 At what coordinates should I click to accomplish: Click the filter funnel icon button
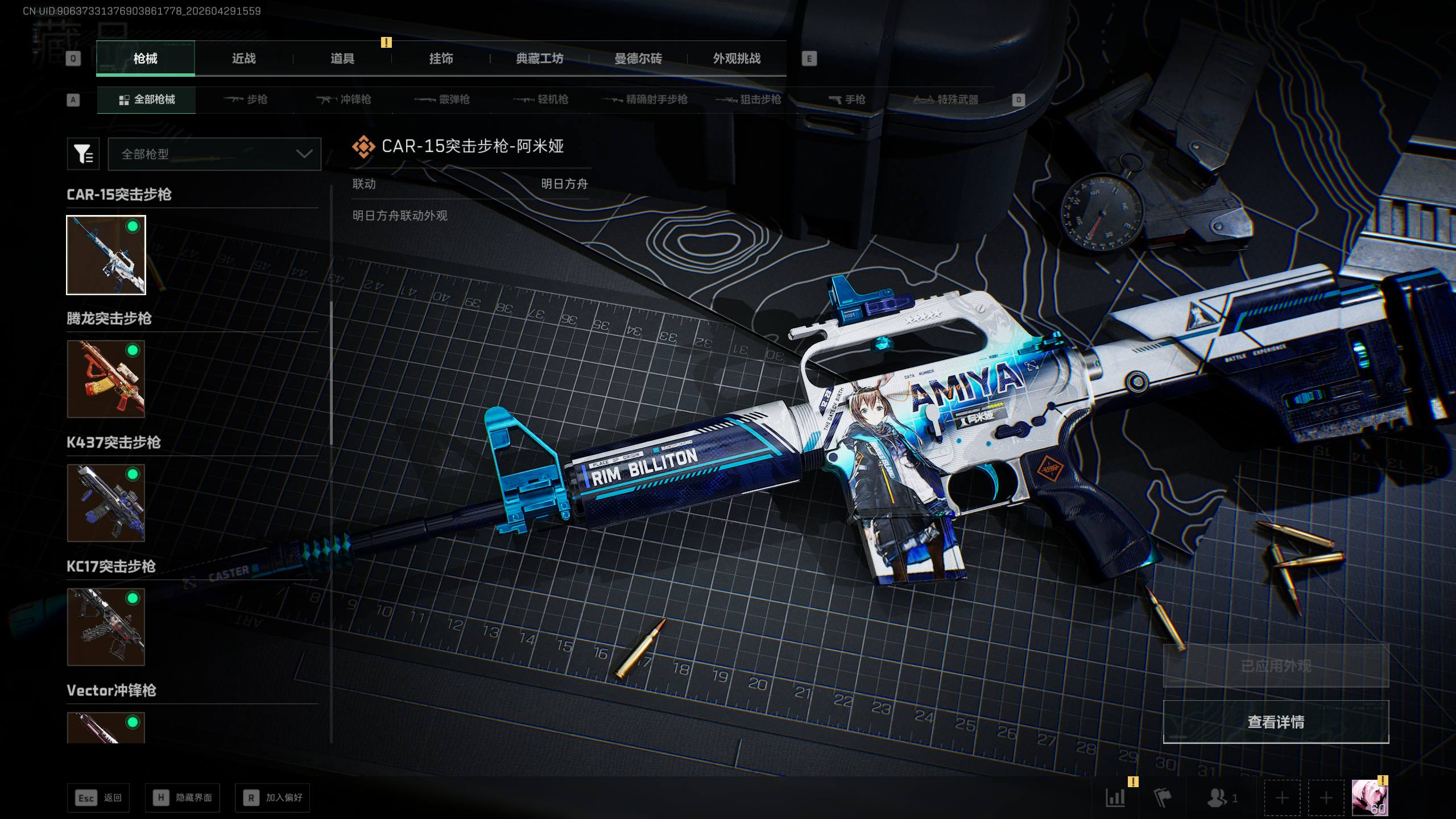point(83,154)
